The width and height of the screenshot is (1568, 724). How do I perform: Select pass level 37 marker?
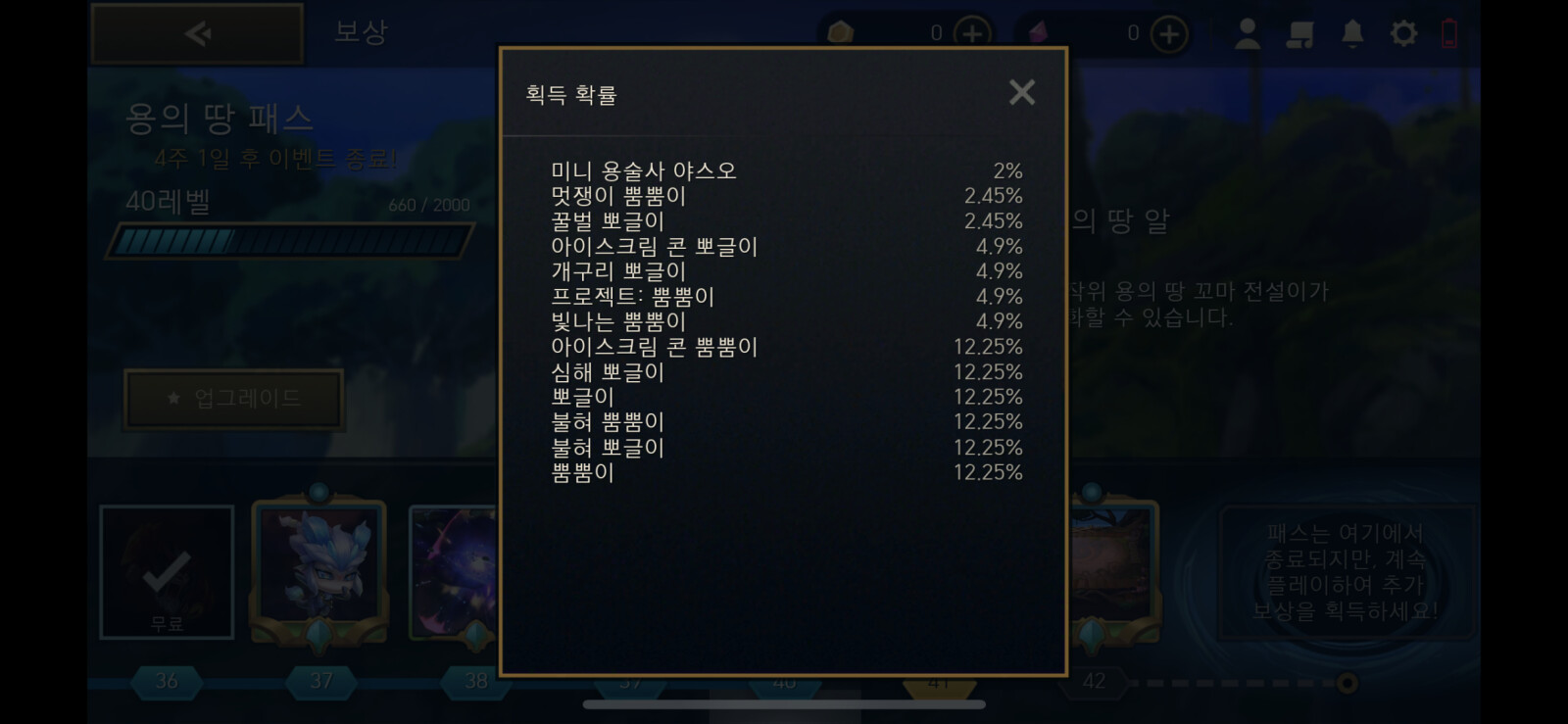point(320,682)
